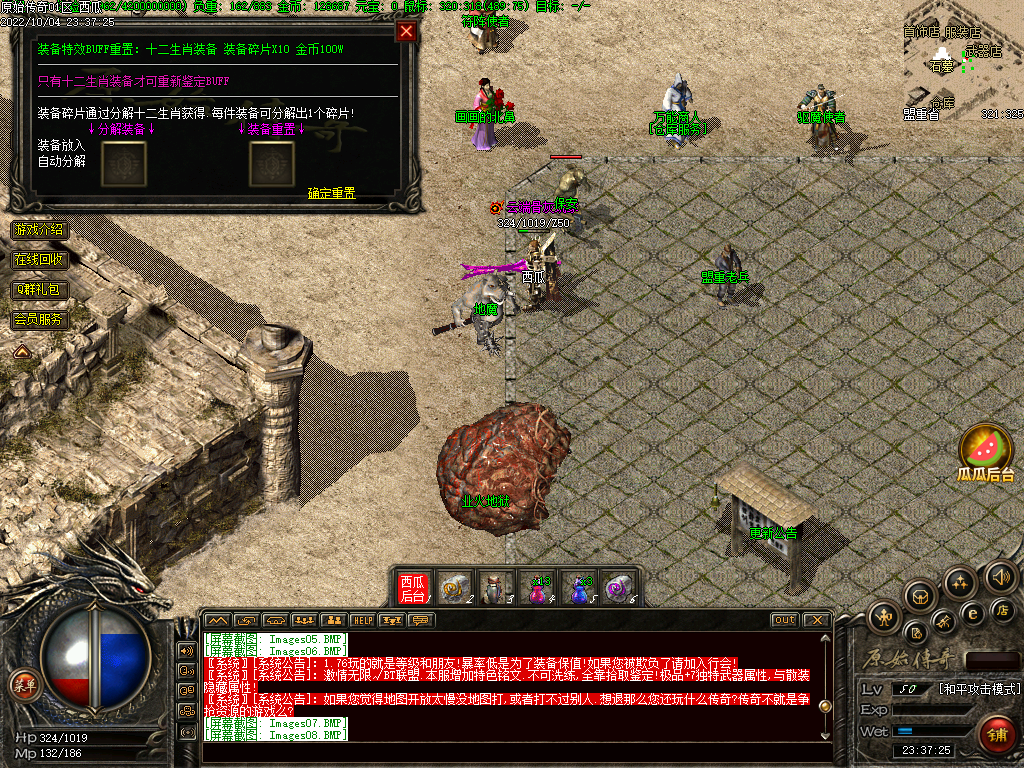Open the 店 shop round button

(x=1003, y=610)
